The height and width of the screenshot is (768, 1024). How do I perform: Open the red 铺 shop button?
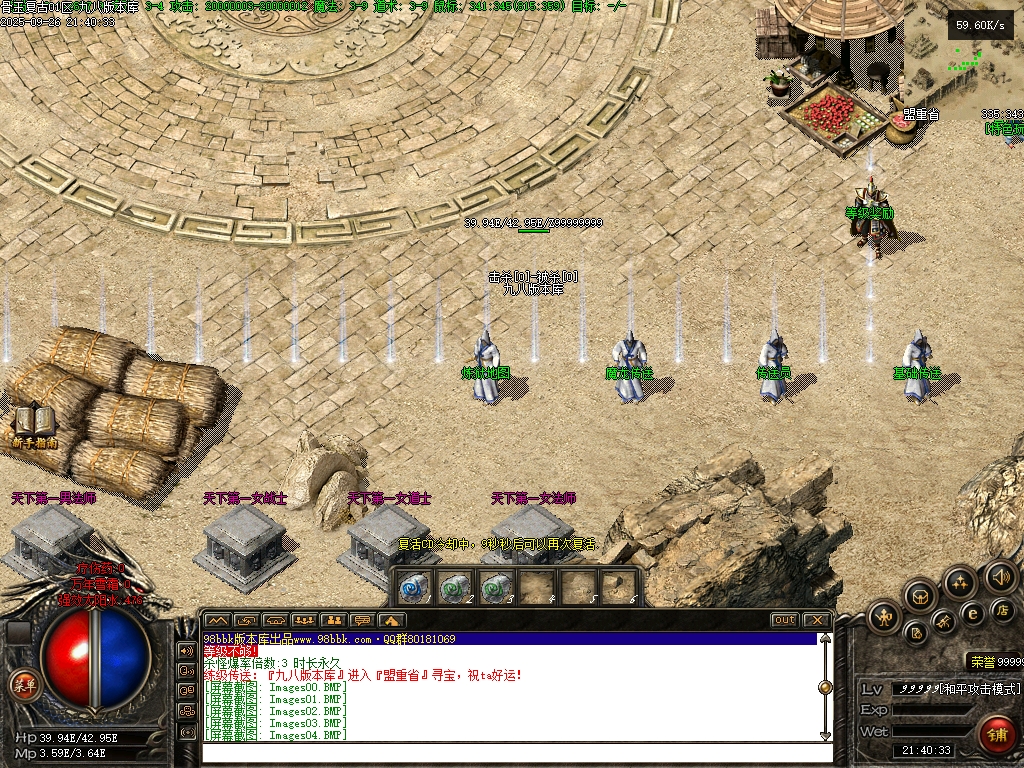pyautogui.click(x=996, y=733)
